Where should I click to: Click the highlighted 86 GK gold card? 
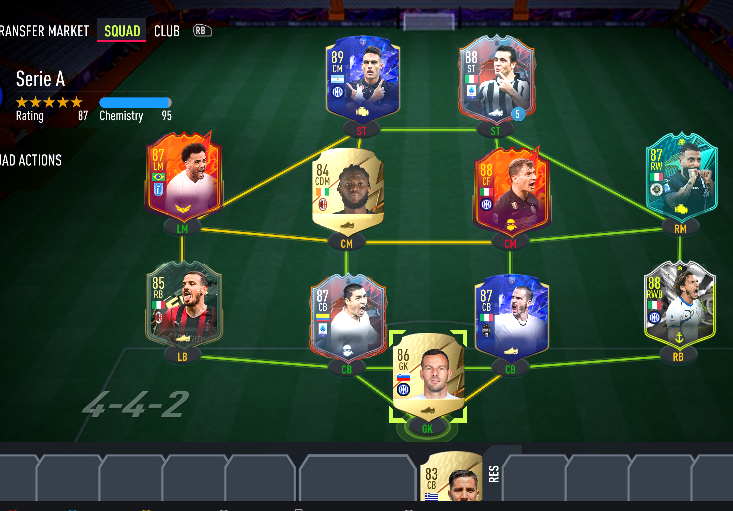[x=427, y=375]
